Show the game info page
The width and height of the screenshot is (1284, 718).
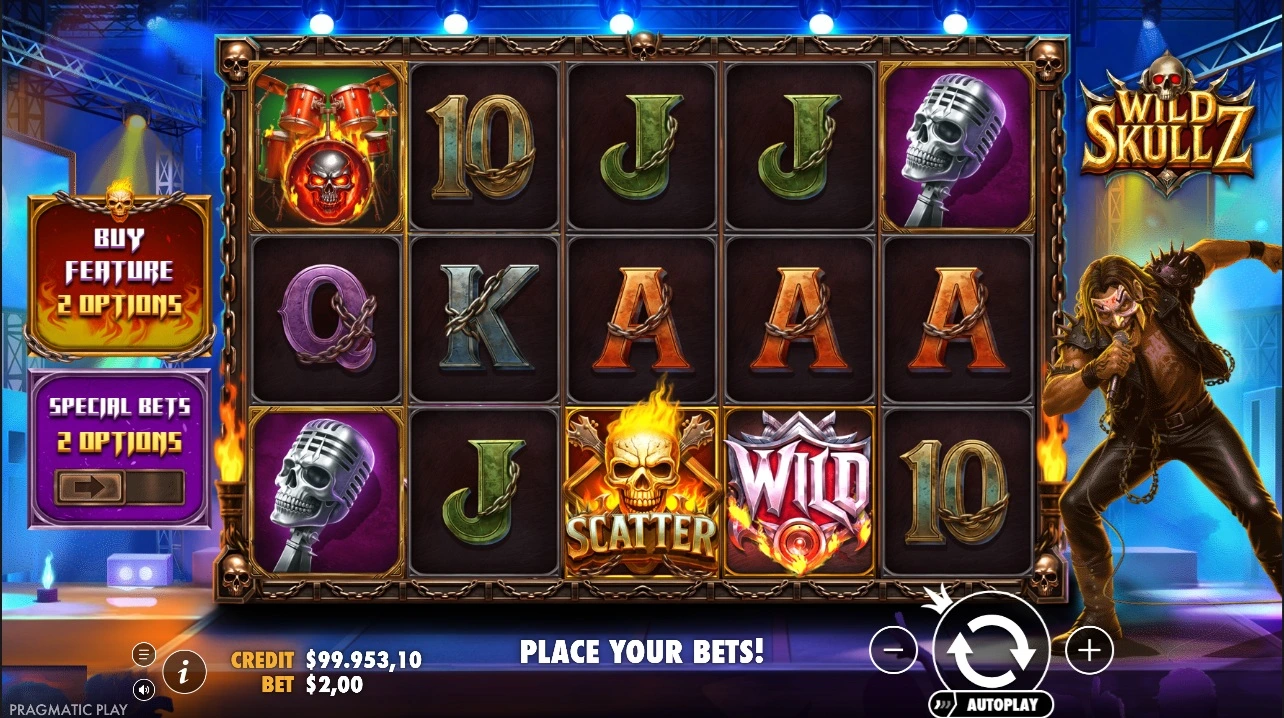tap(184, 672)
